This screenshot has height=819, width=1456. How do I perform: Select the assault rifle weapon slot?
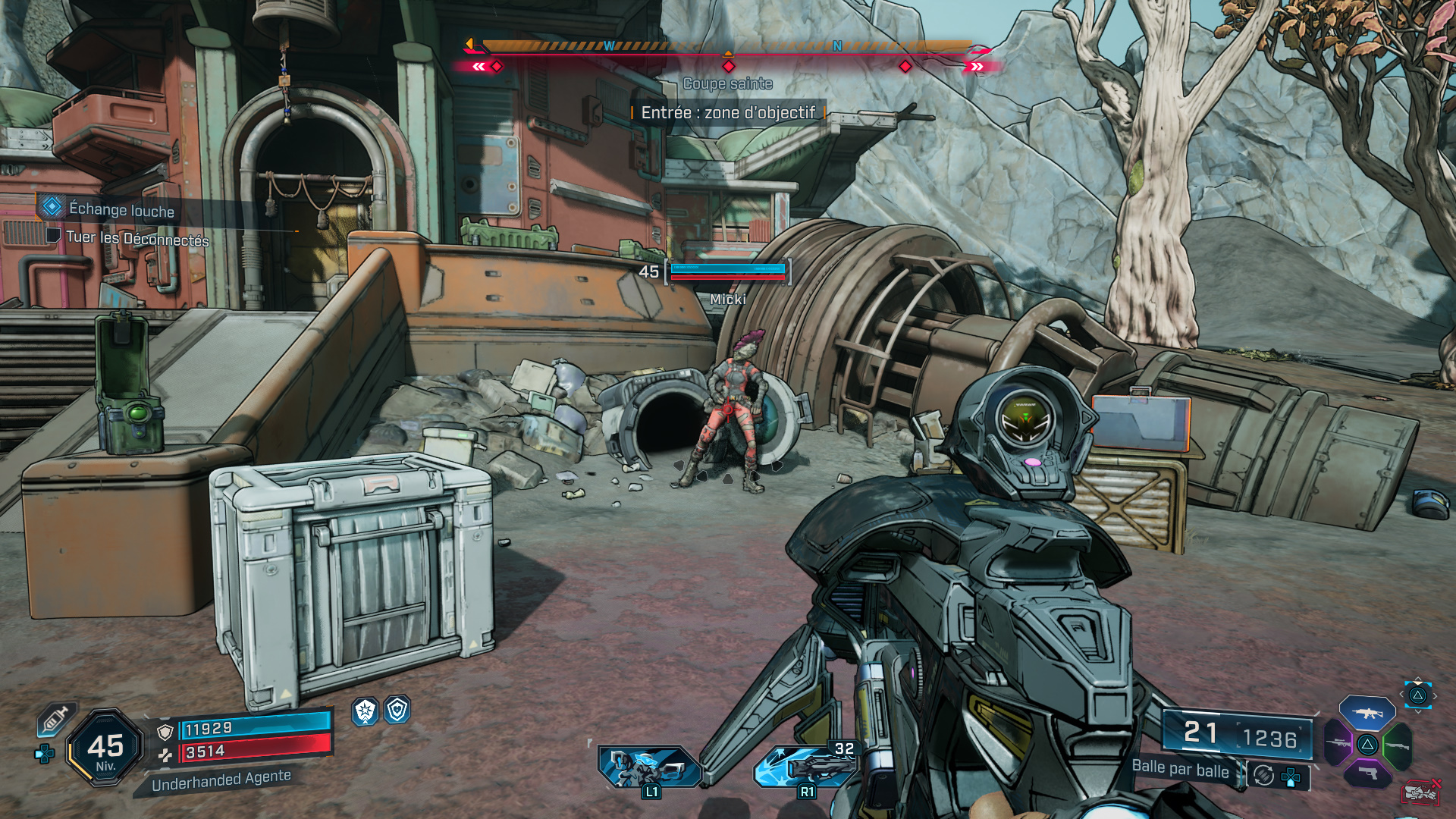coord(1367,713)
